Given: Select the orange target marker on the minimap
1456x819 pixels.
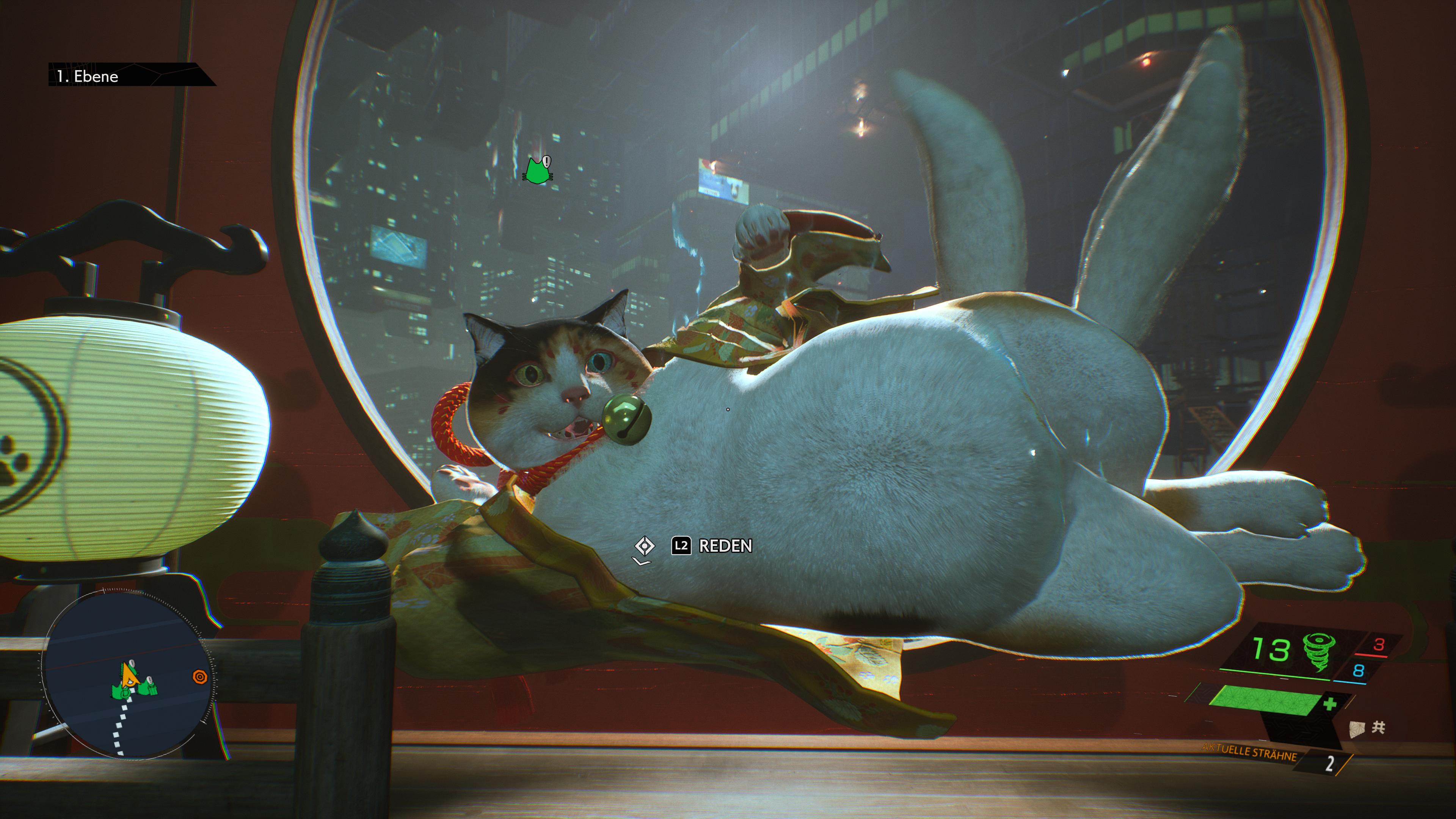Looking at the screenshot, I should point(199,676).
